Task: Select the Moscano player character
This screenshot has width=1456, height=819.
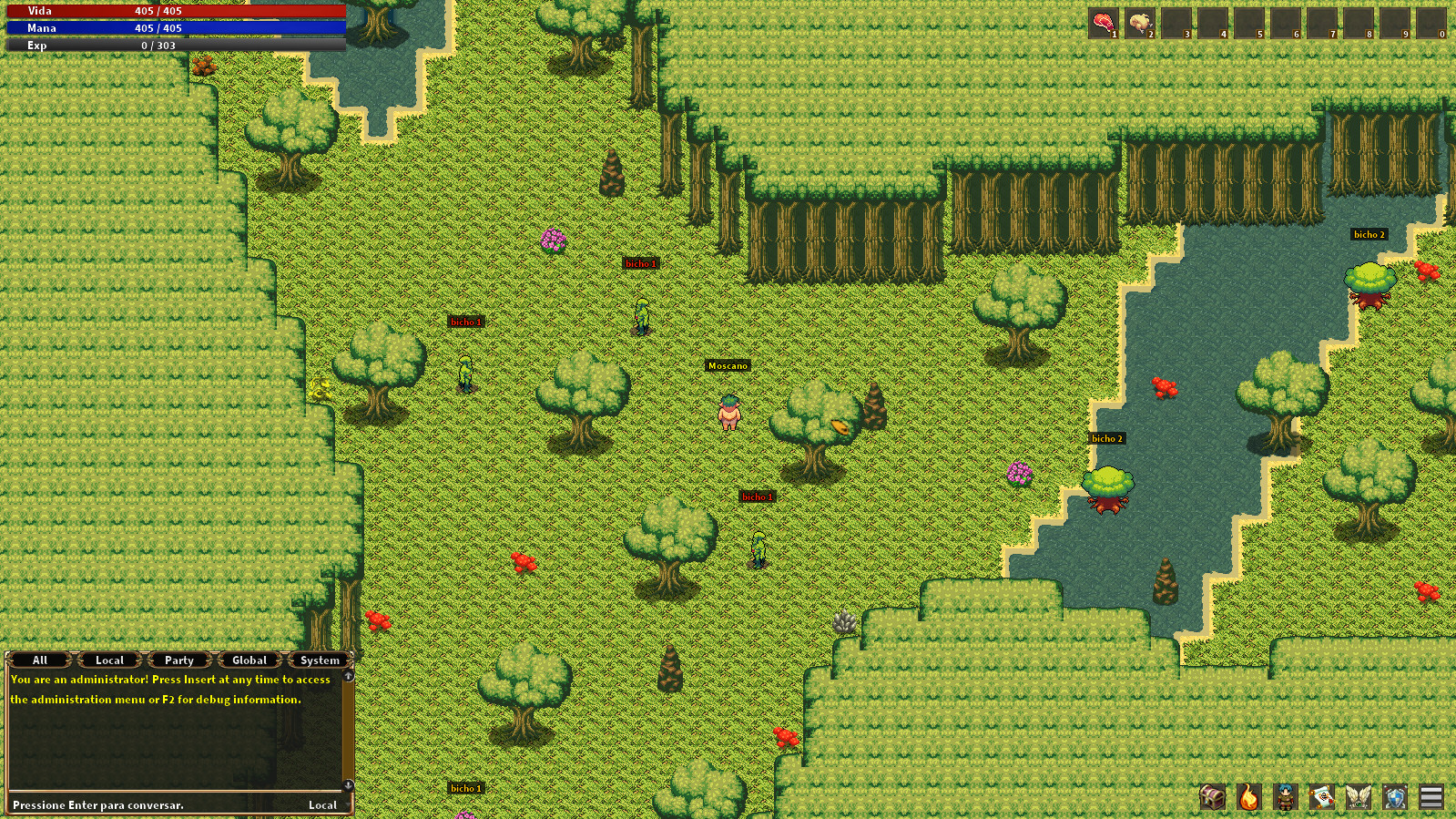Action: click(728, 415)
